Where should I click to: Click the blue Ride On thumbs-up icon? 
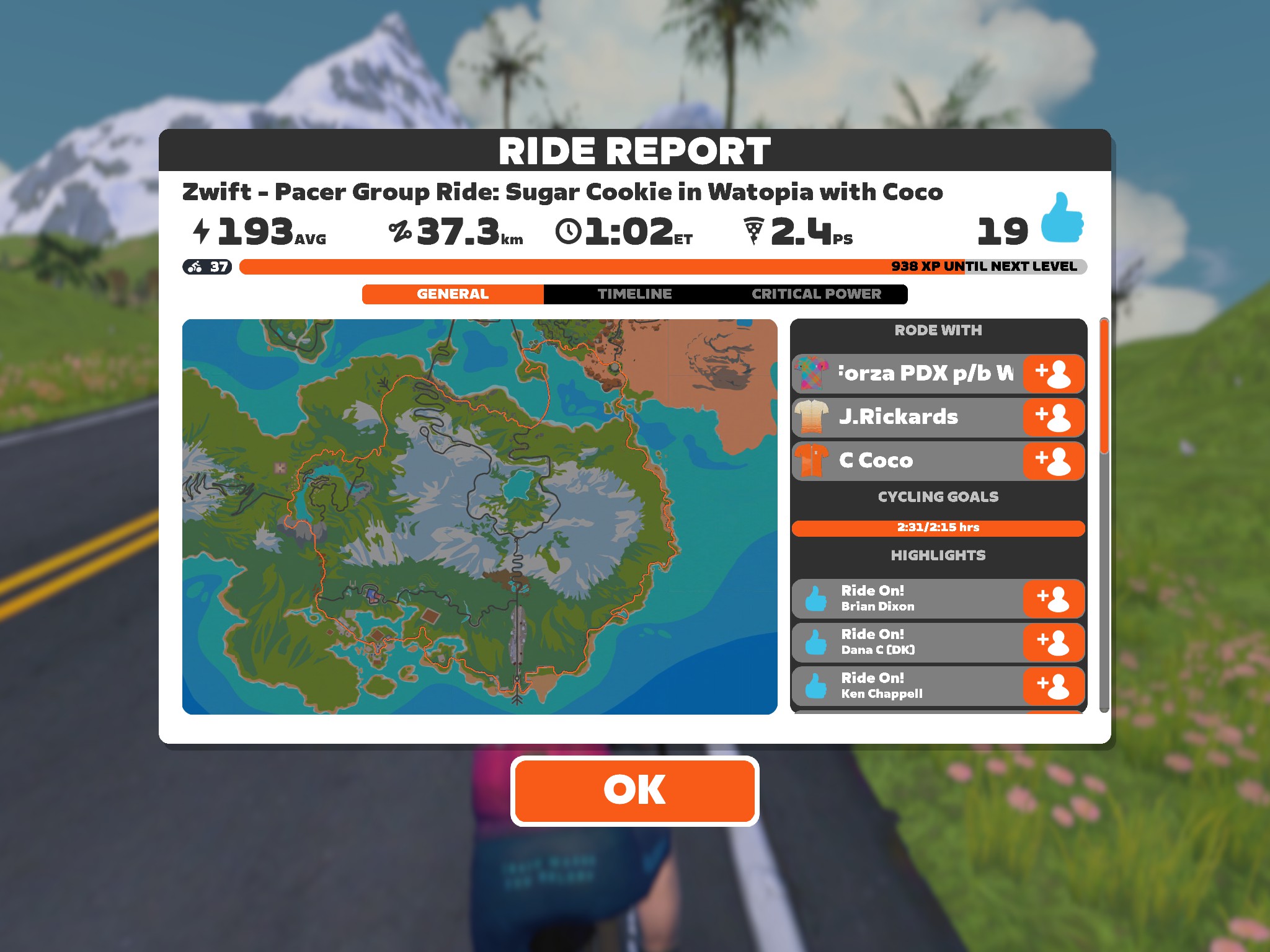[x=1062, y=218]
